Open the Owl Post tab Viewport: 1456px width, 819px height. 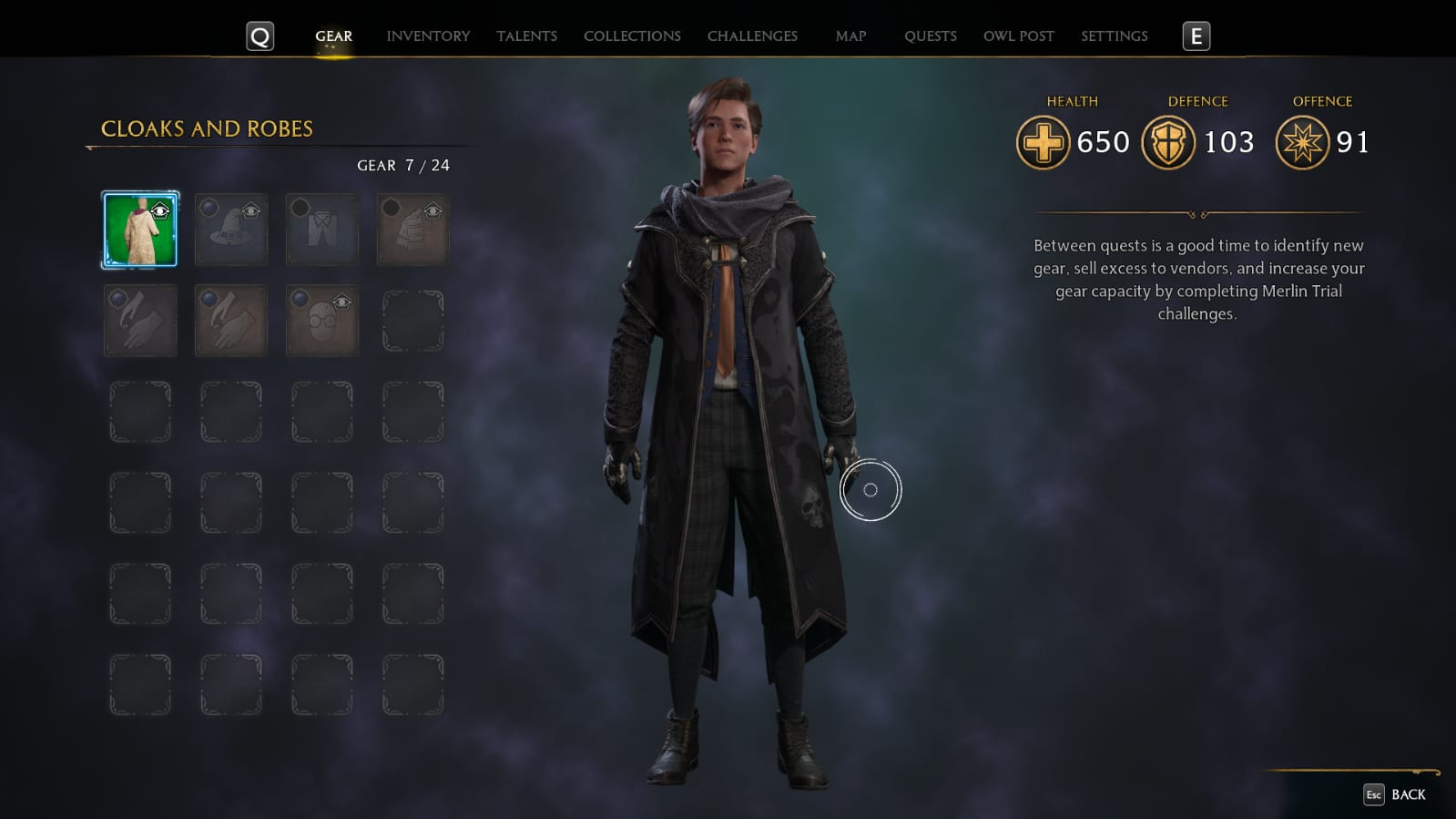coord(1018,36)
